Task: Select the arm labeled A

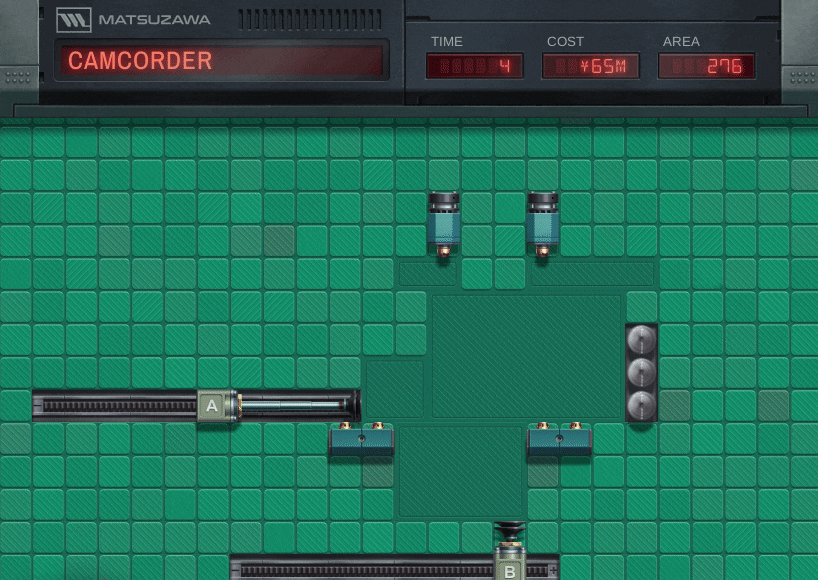Action: point(211,405)
